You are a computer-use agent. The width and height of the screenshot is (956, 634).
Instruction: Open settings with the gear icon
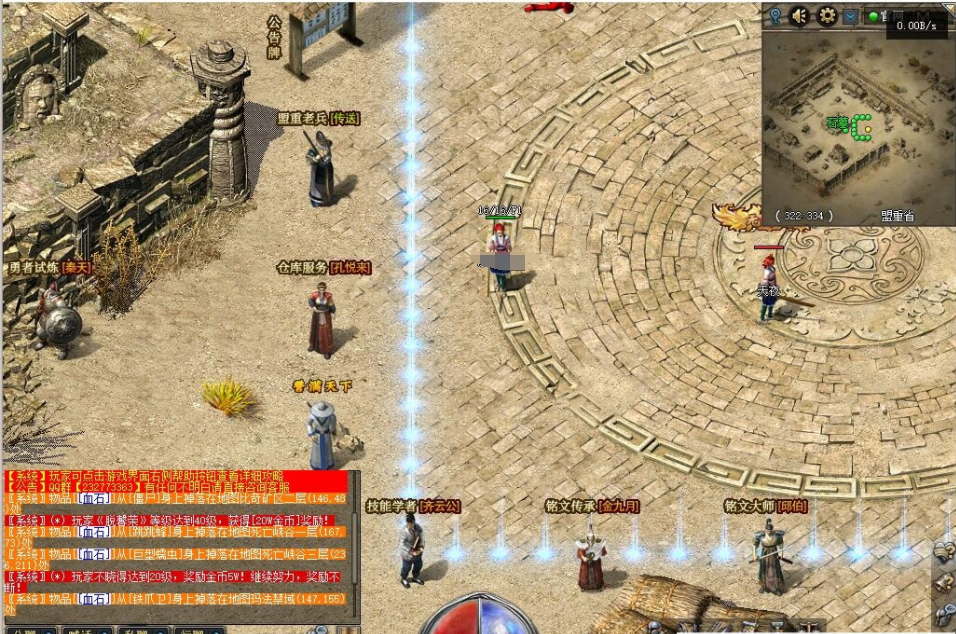[827, 16]
